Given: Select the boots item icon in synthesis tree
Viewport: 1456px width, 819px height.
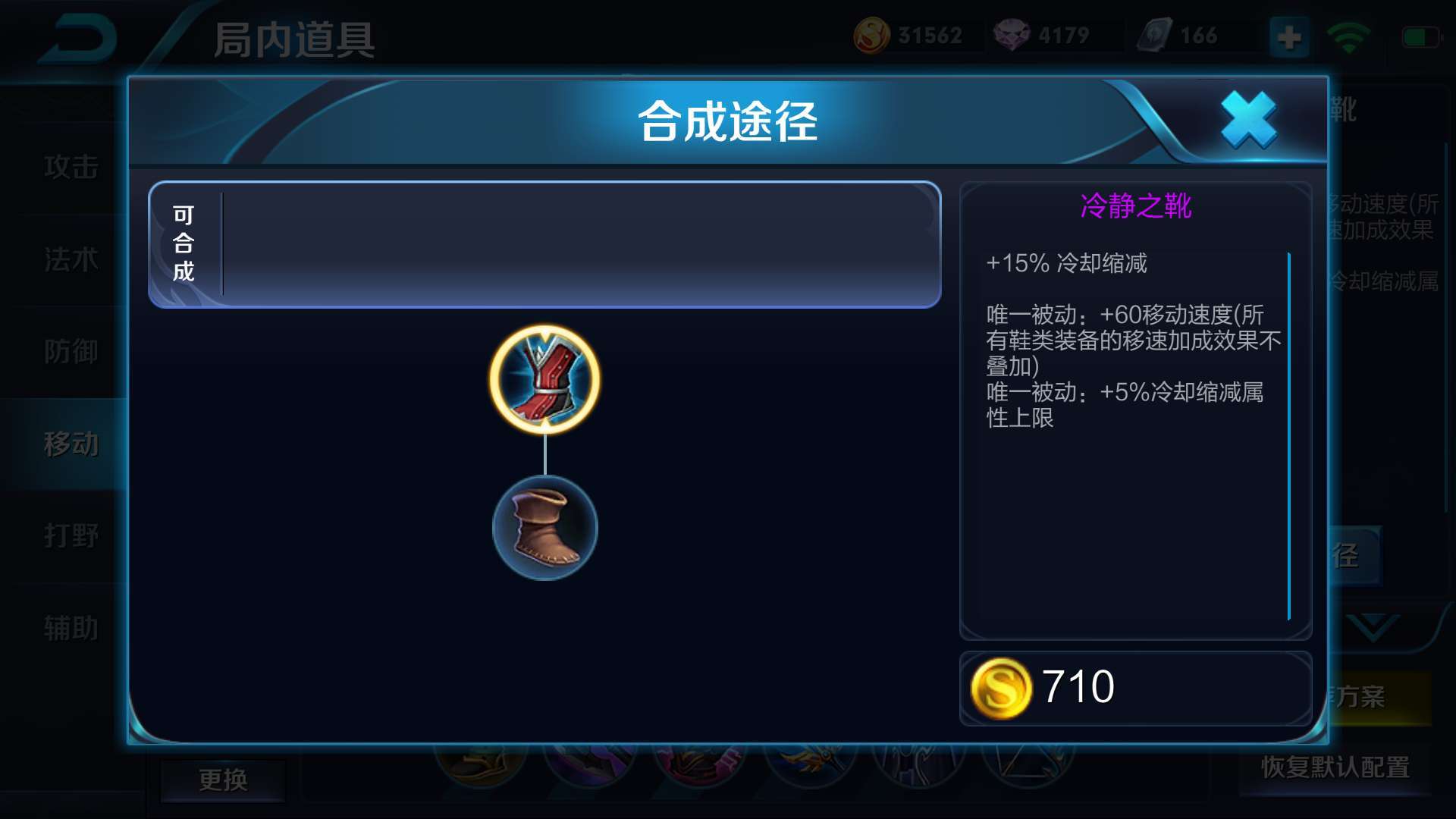Looking at the screenshot, I should click(544, 529).
